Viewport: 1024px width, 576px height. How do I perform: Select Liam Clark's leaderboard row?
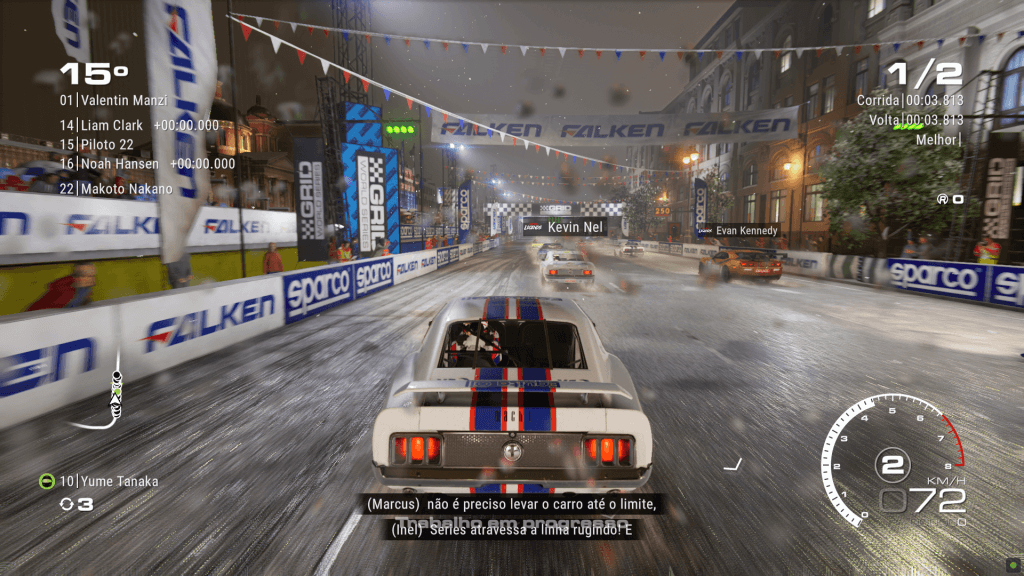pyautogui.click(x=138, y=125)
